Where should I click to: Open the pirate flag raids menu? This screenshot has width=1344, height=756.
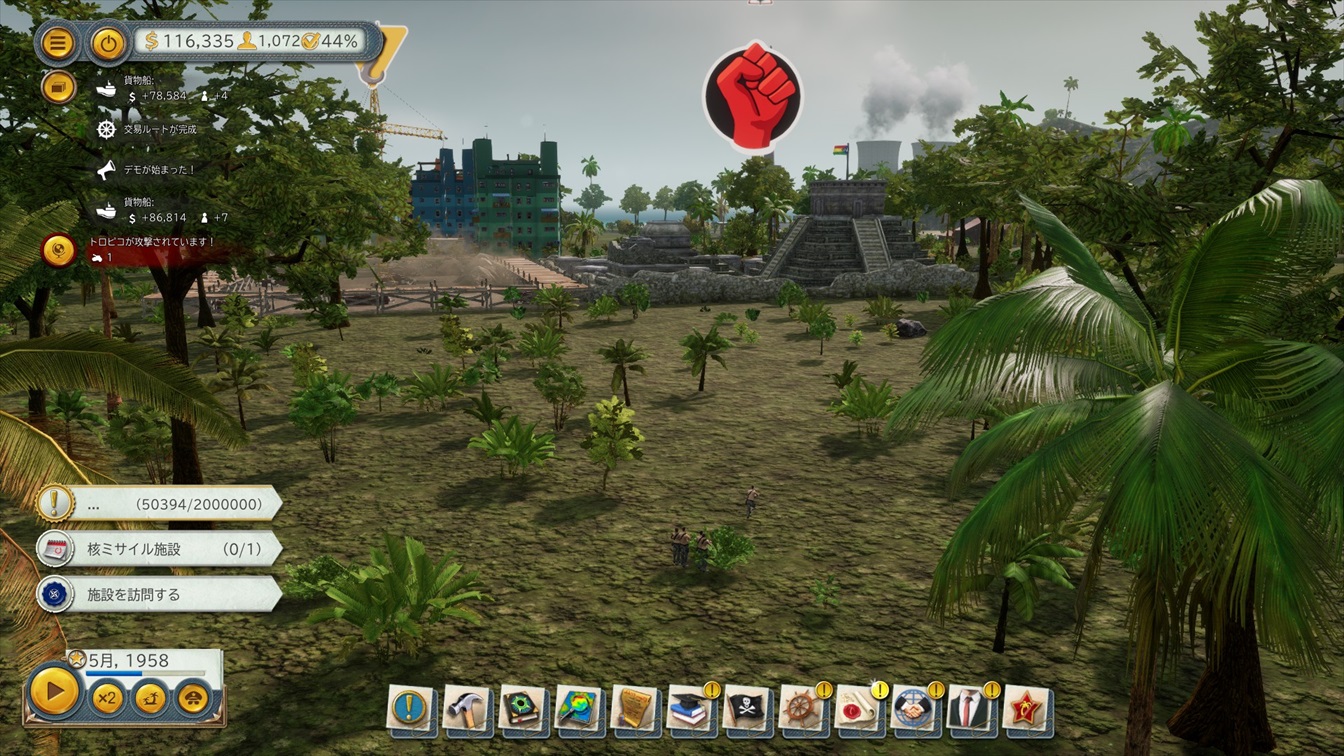tap(746, 708)
